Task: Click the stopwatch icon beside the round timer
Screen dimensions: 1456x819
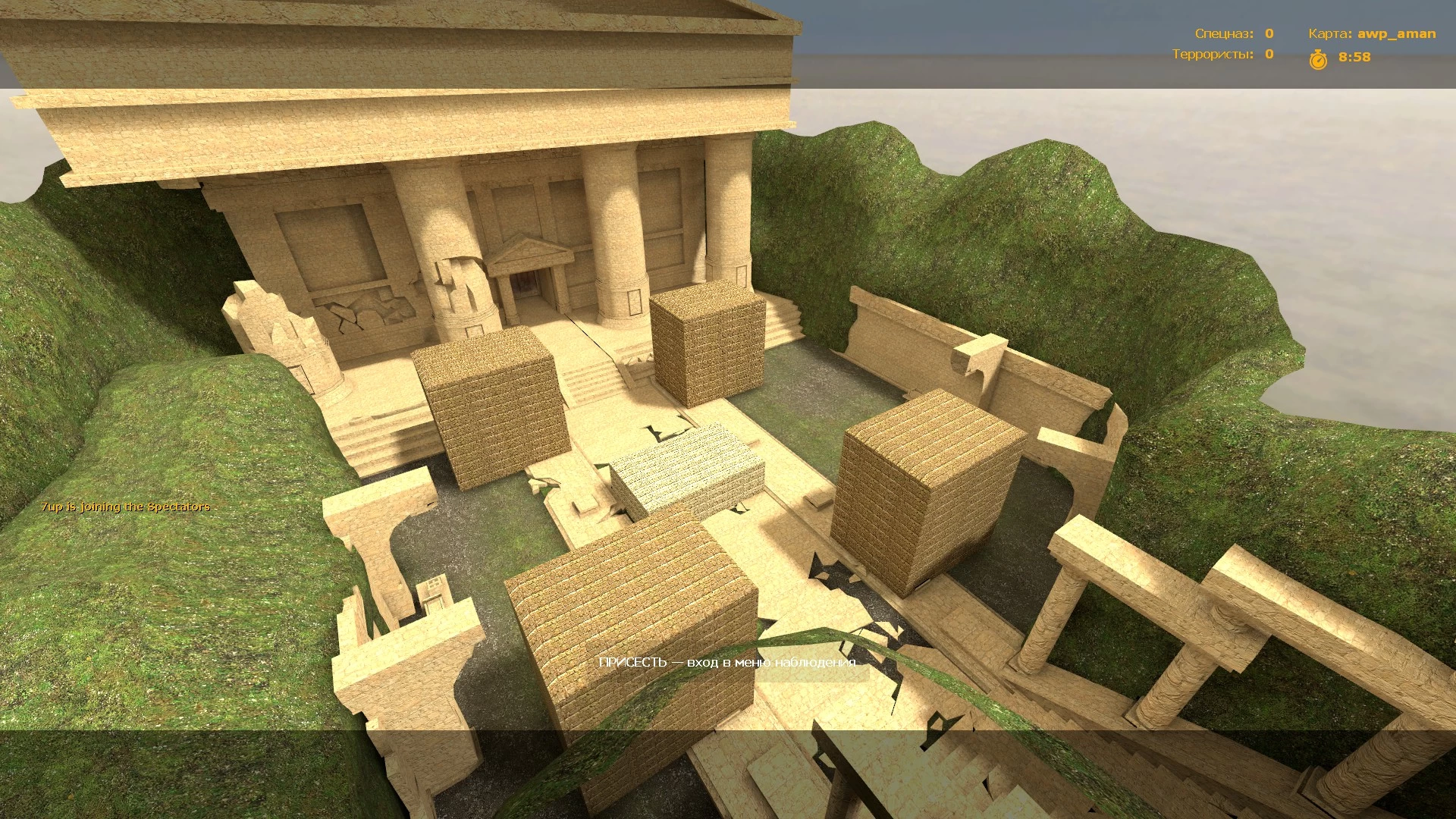Action: coord(1318,59)
